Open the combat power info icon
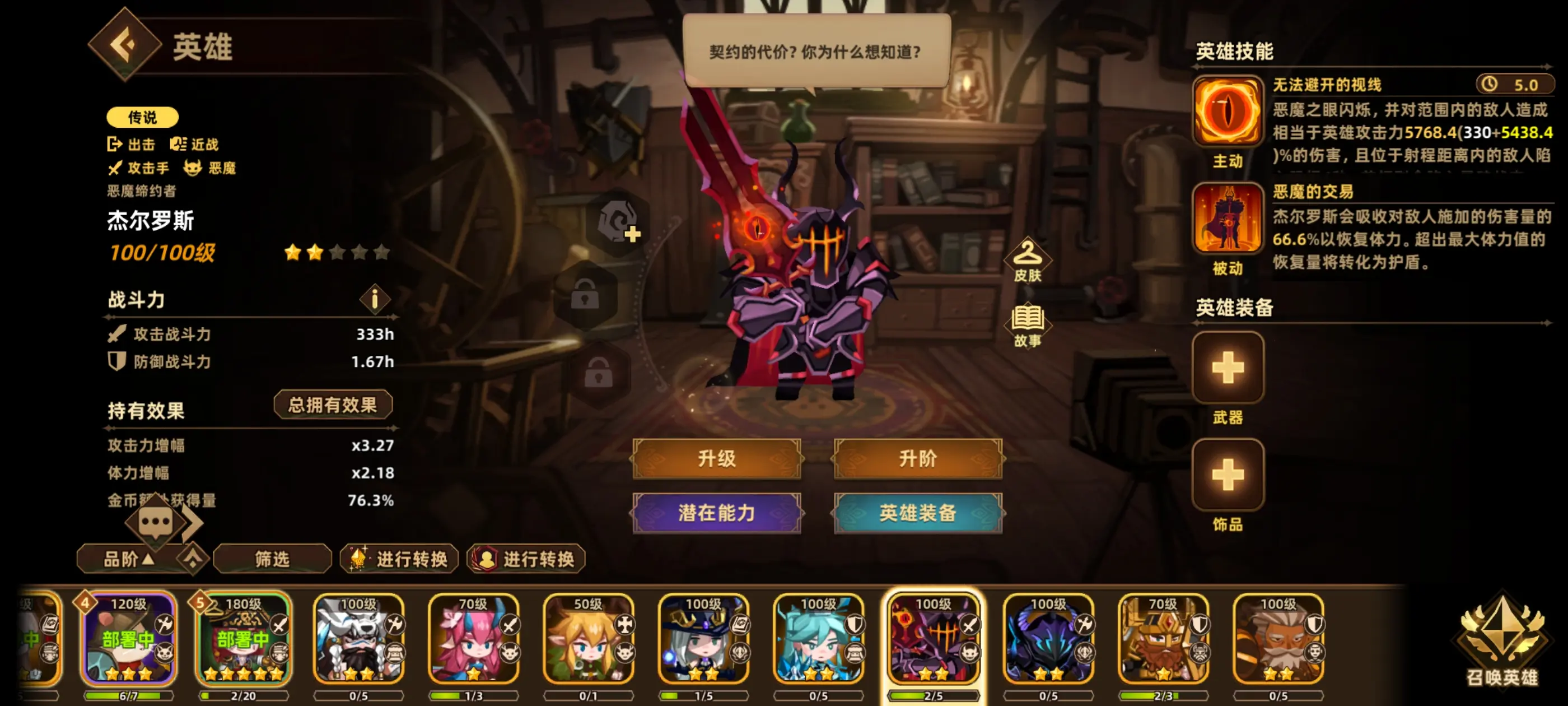This screenshot has height=706, width=1568. 375,299
